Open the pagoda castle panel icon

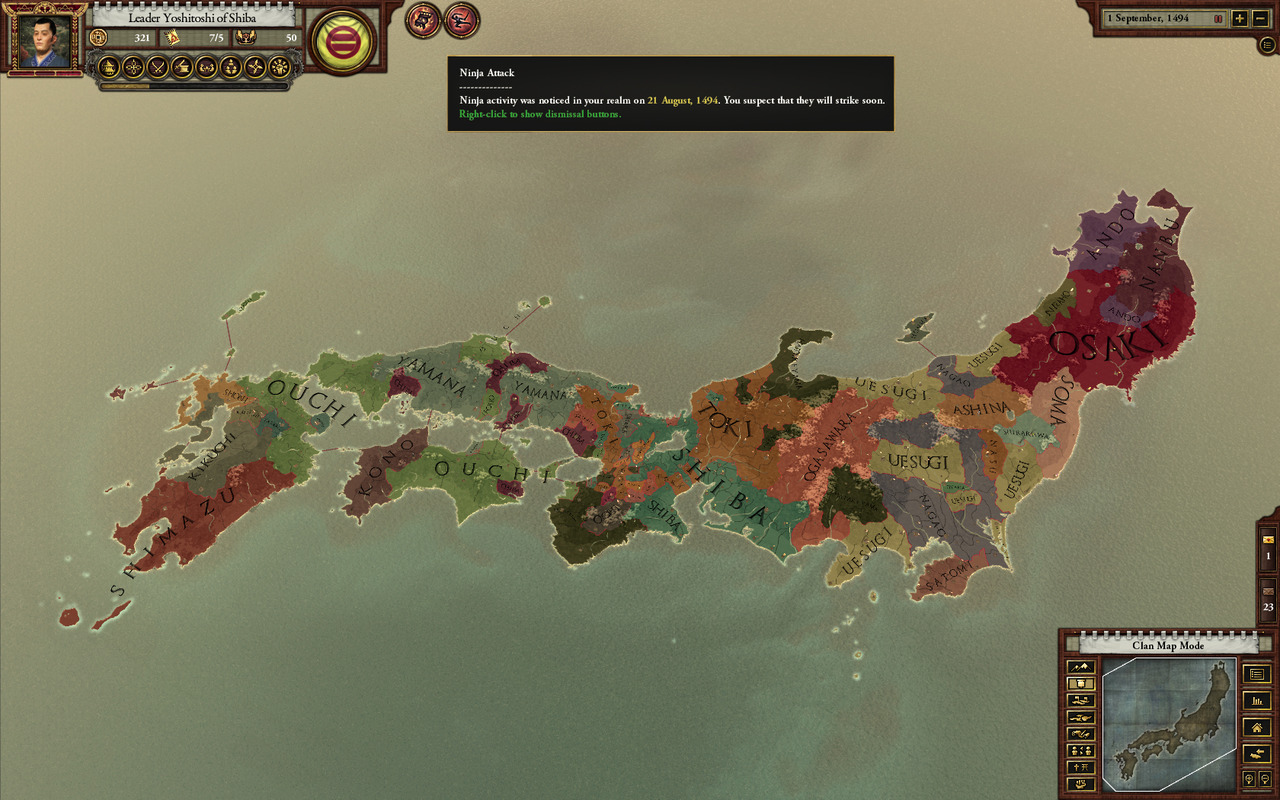click(108, 67)
